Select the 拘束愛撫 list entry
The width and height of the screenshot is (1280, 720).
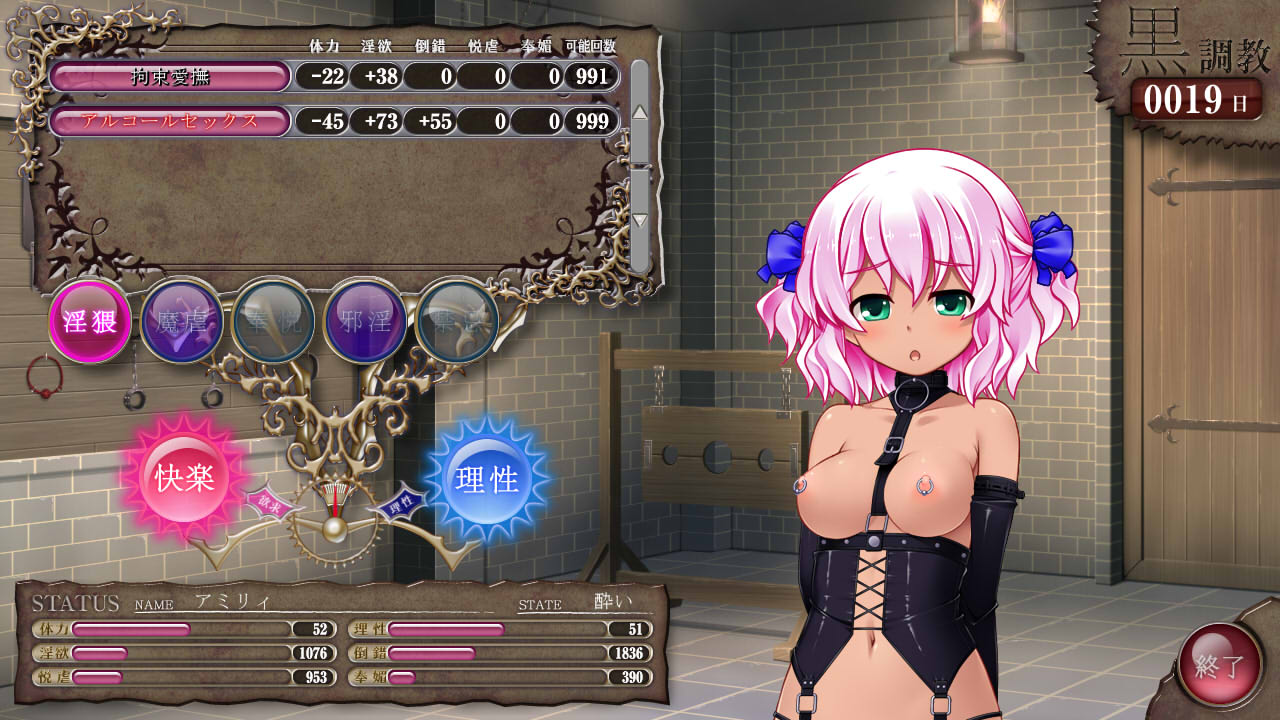click(x=170, y=76)
